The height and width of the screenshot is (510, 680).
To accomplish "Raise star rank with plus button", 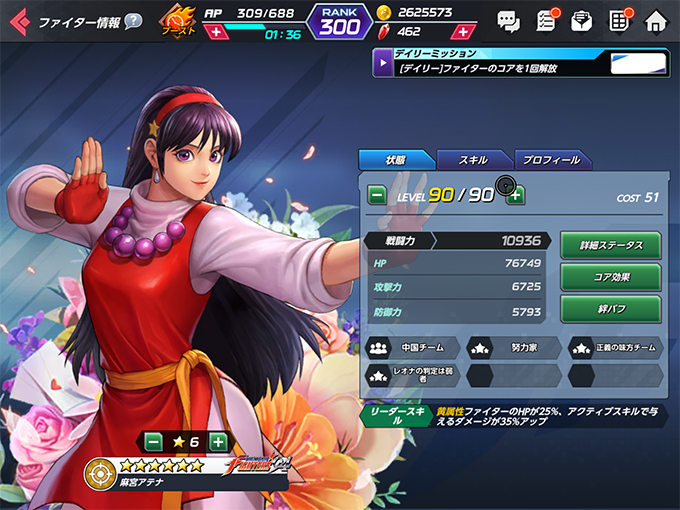I will point(218,441).
